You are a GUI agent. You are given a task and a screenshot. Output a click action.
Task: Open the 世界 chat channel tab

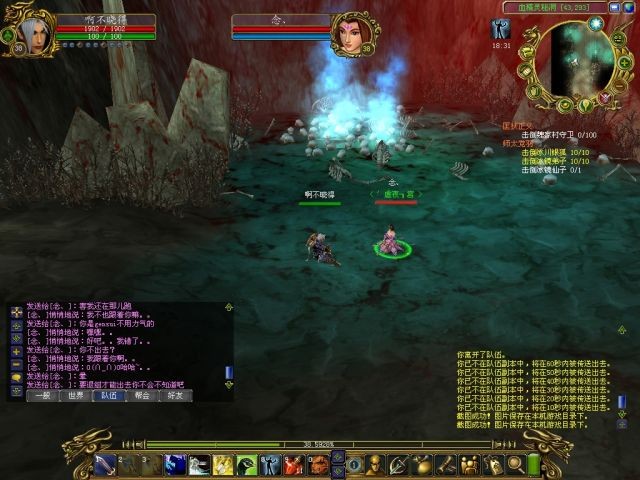(75, 395)
